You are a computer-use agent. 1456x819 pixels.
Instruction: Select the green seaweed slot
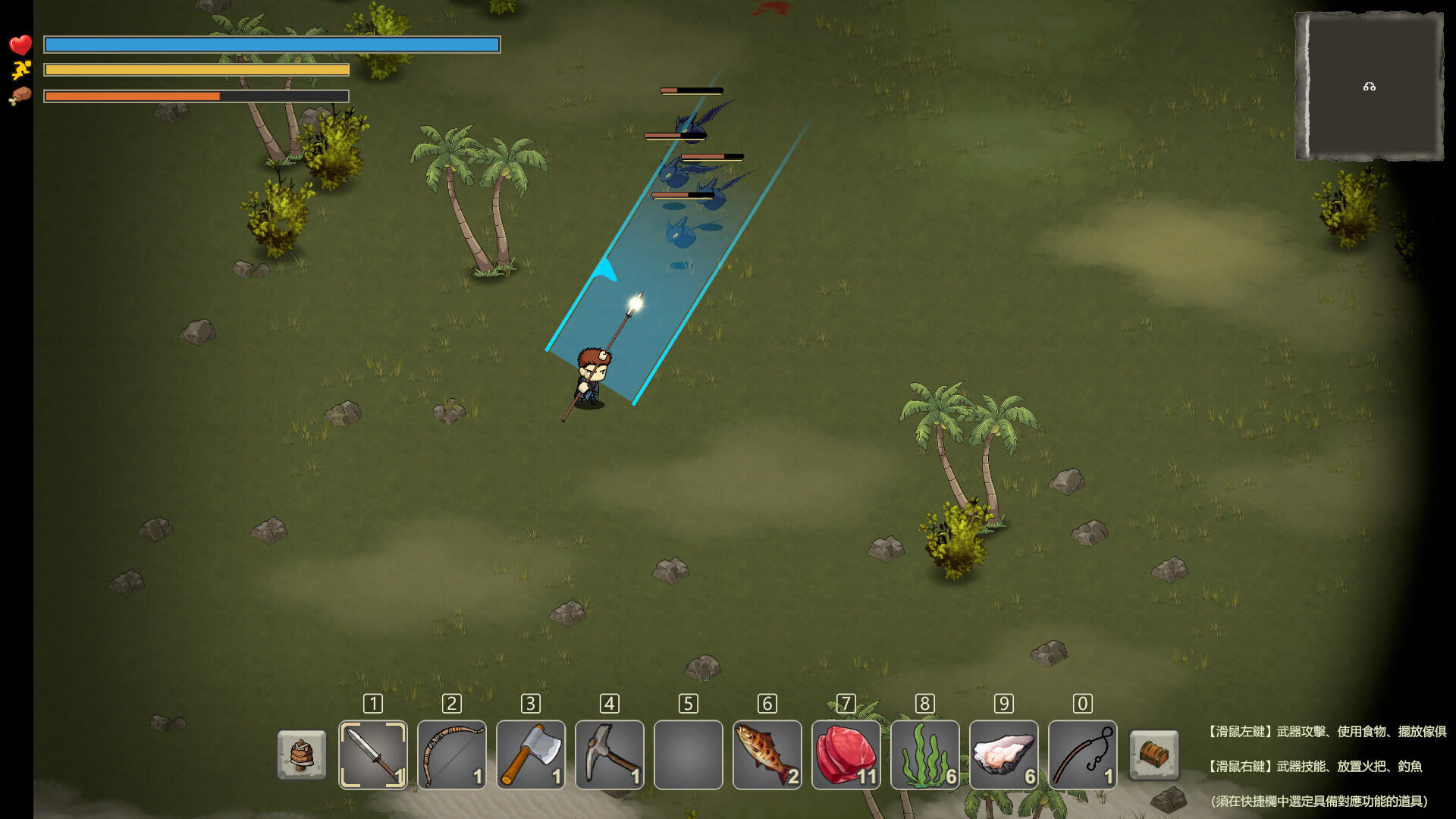(x=925, y=755)
